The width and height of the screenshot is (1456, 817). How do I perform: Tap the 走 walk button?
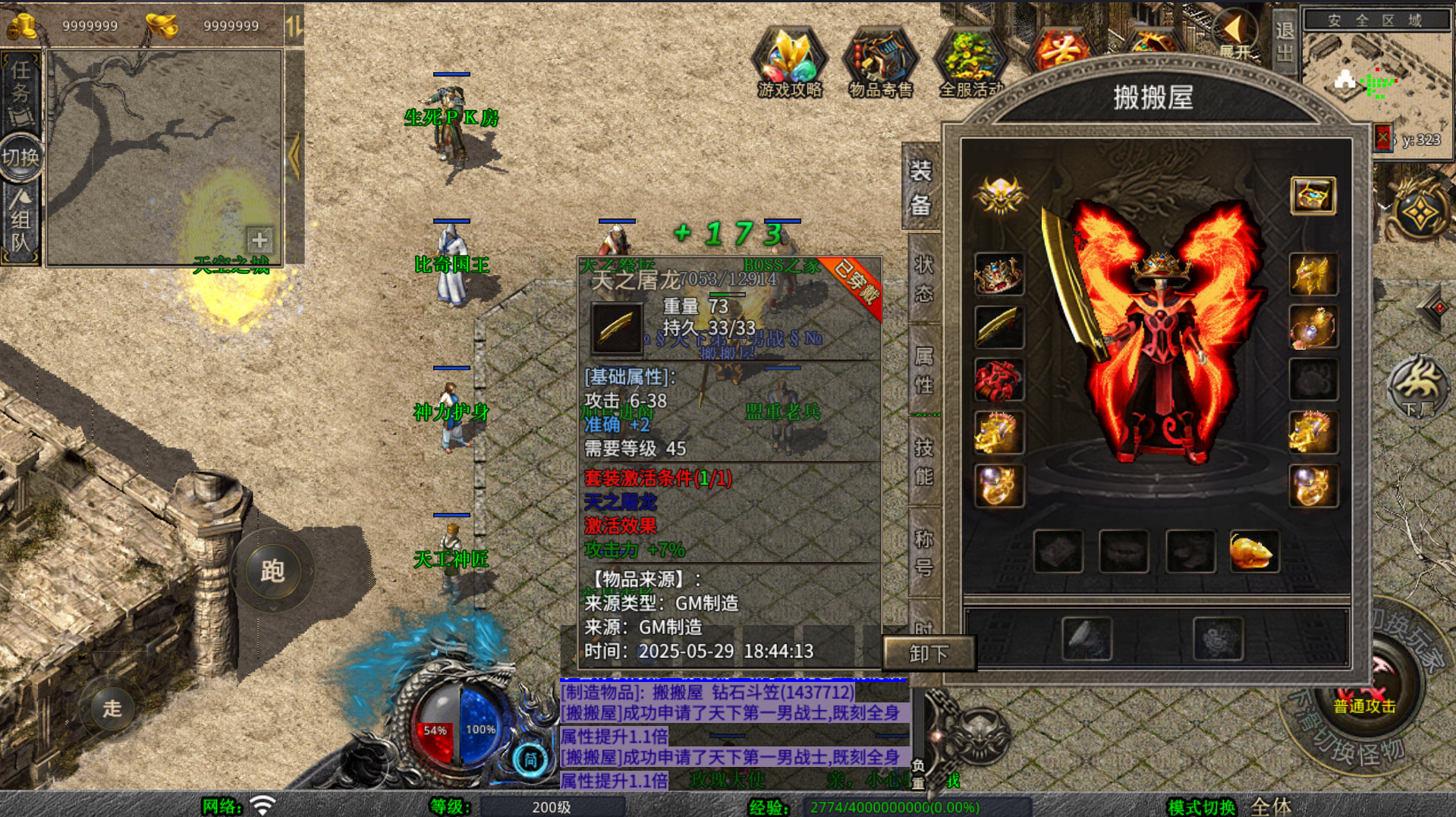112,709
